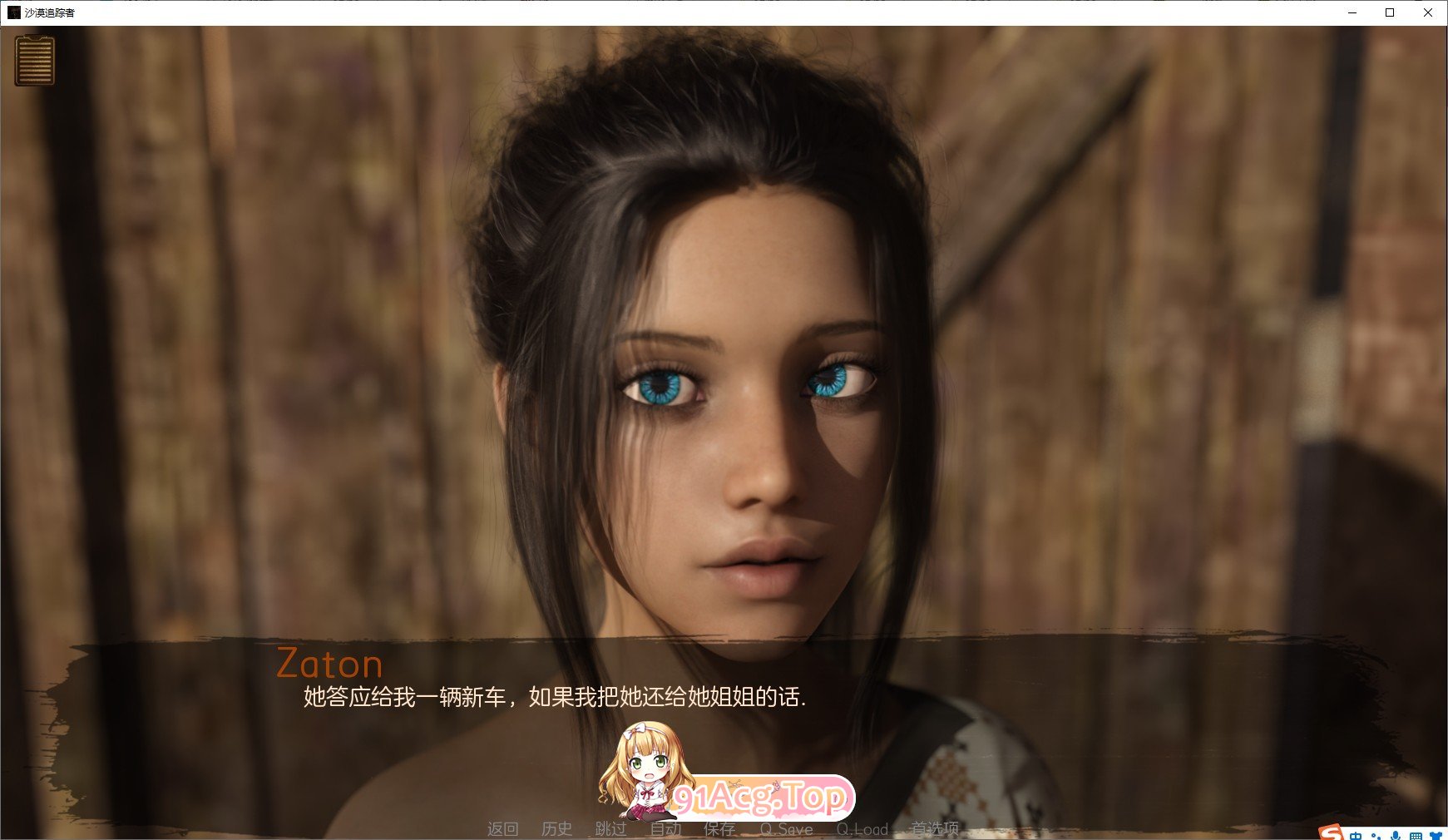Viewport: 1448px width, 840px height.
Task: Open the Sogou on-screen keyboard icon
Action: [x=1416, y=834]
